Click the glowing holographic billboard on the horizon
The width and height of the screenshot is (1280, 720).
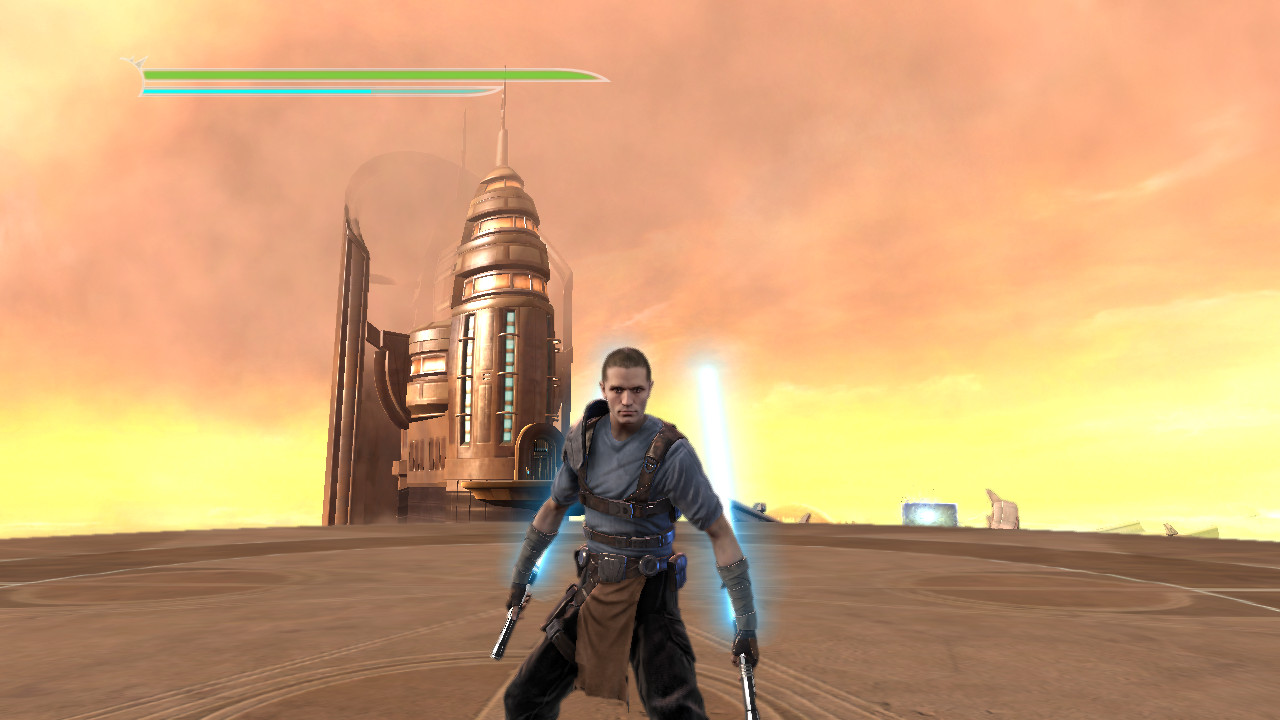coord(930,512)
